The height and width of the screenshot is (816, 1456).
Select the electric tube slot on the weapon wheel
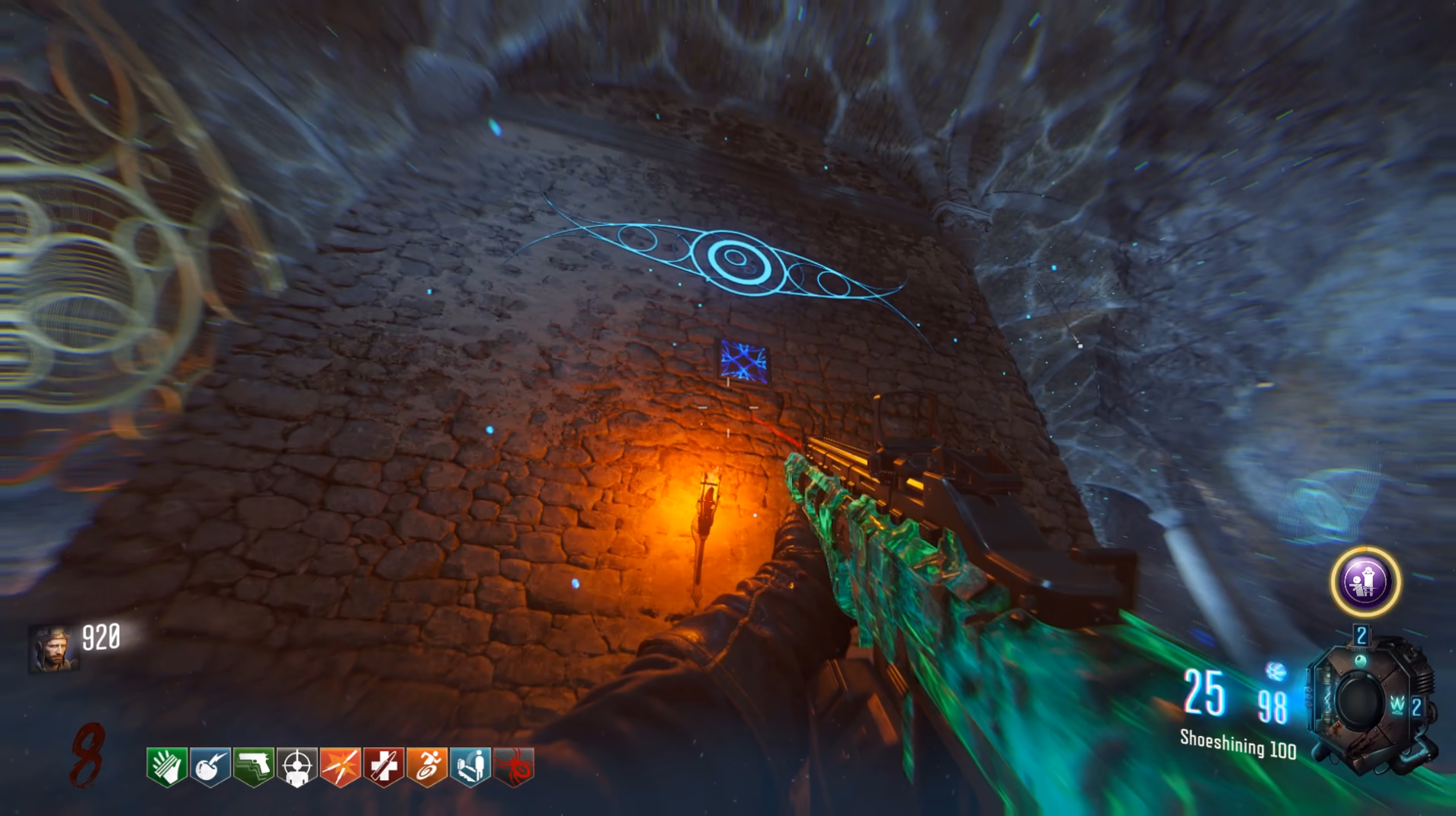[1326, 698]
